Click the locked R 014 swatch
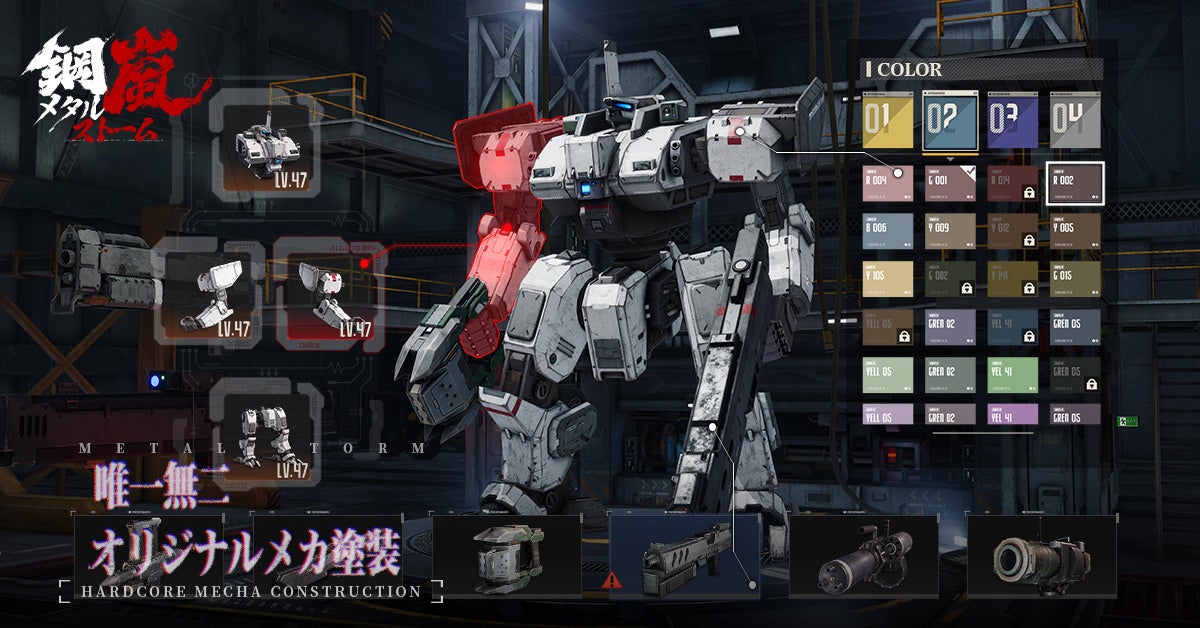Viewport: 1200px width, 628px height. (x=1012, y=184)
